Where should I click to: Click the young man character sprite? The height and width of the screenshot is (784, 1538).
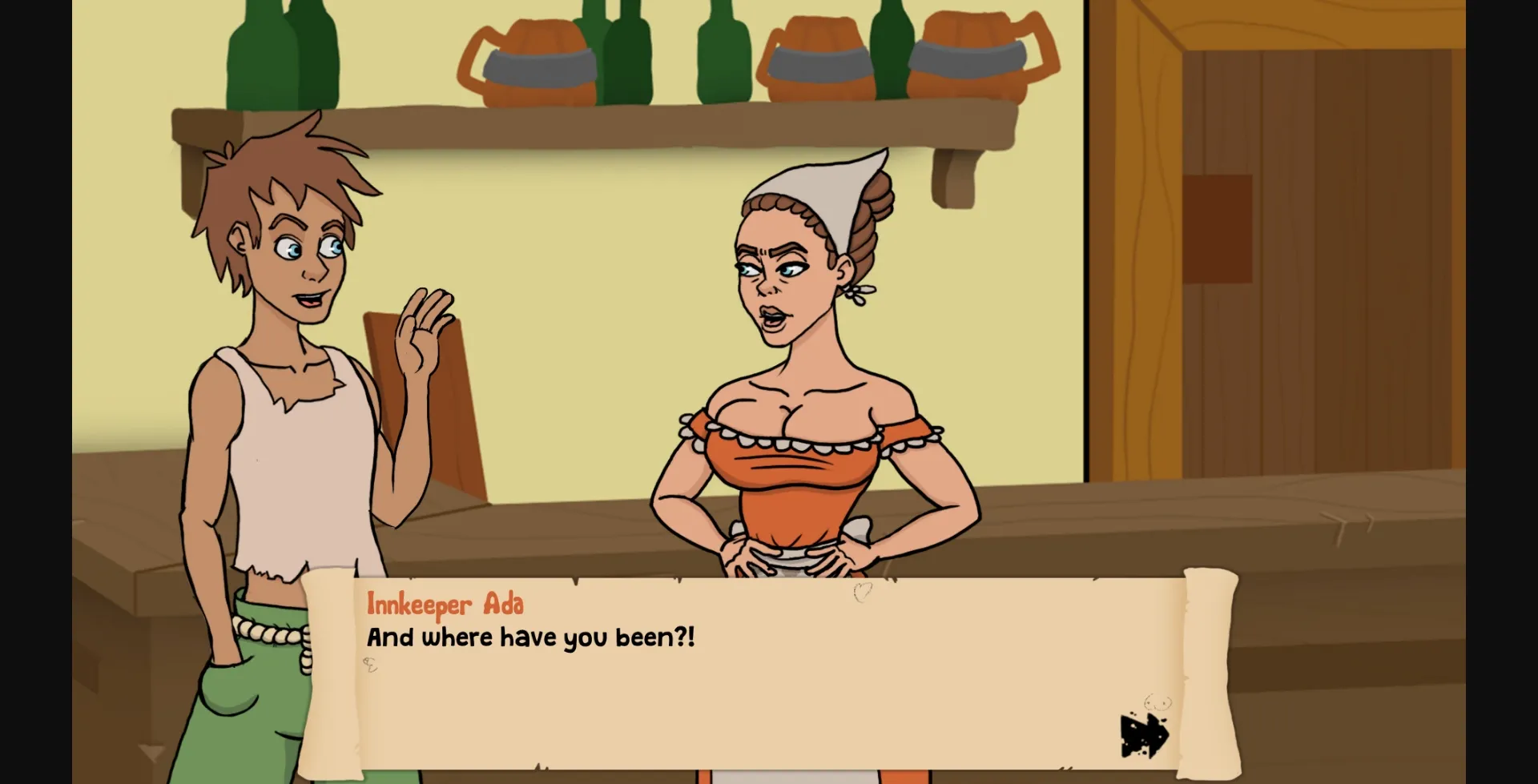click(280, 360)
